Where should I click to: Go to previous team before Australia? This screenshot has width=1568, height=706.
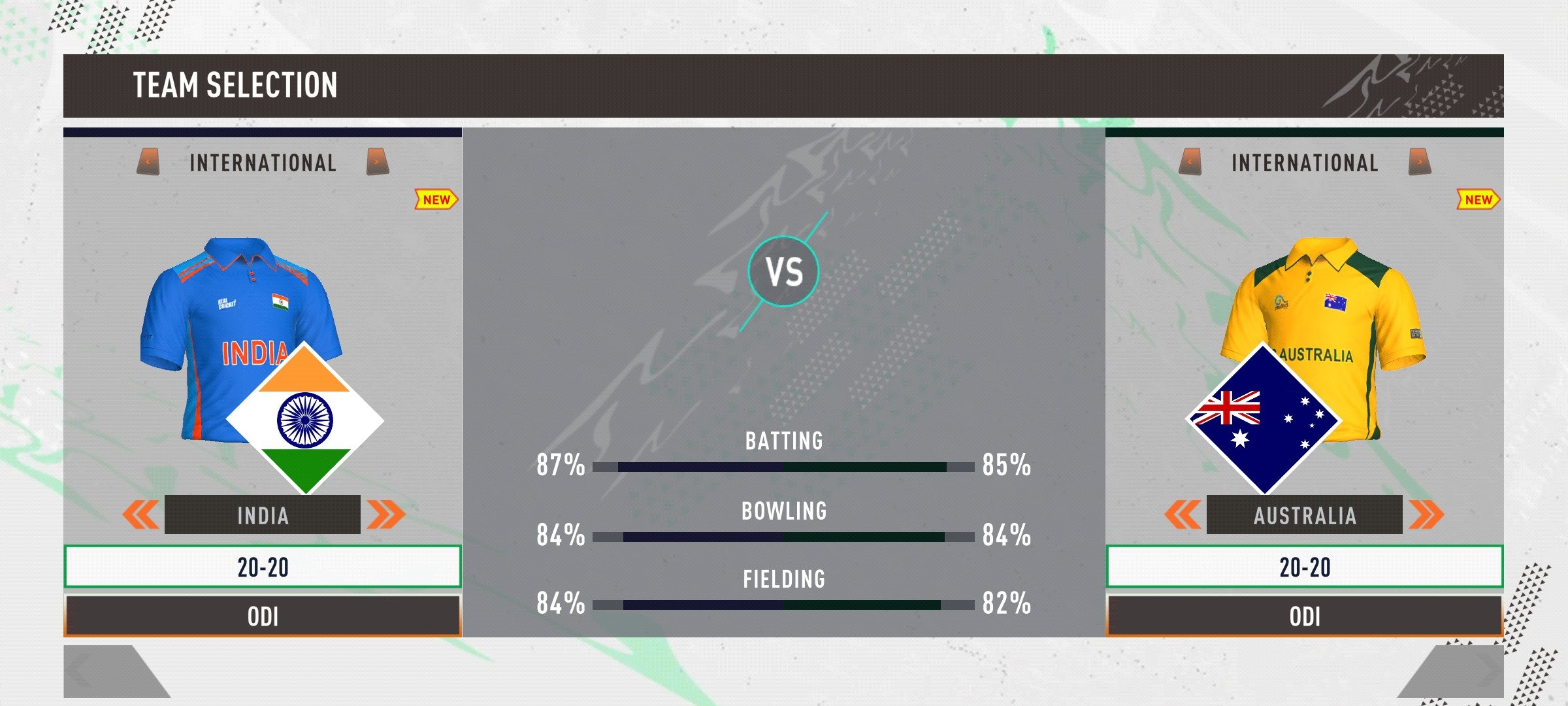click(1183, 514)
